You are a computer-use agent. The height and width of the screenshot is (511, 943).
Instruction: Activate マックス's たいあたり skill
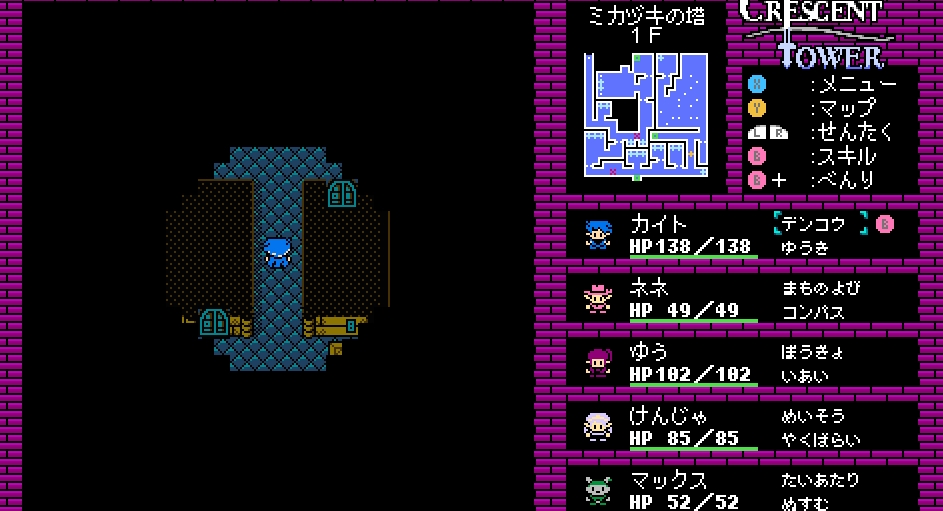point(820,480)
